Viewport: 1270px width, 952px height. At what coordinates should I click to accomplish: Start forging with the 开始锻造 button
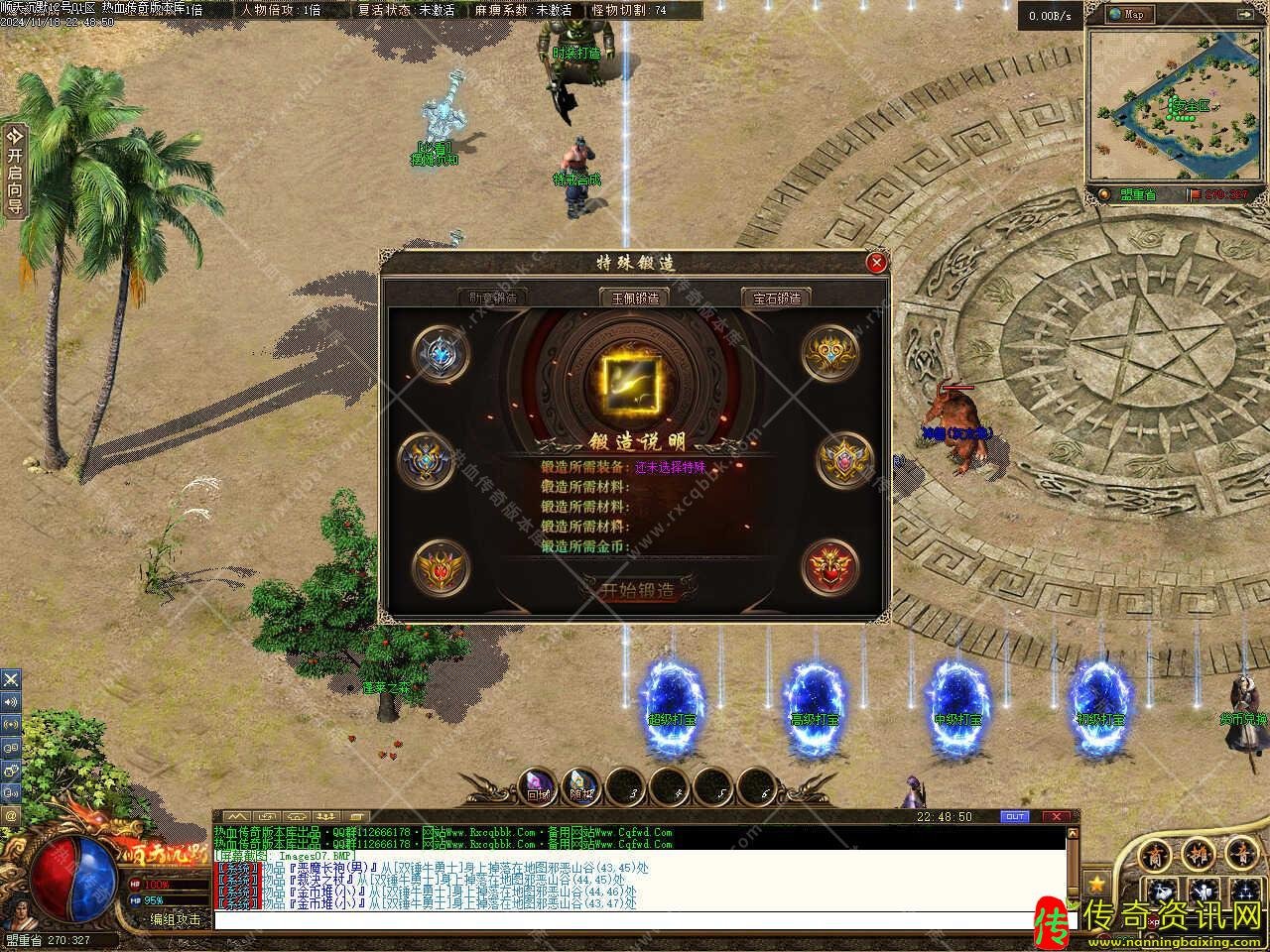[636, 591]
